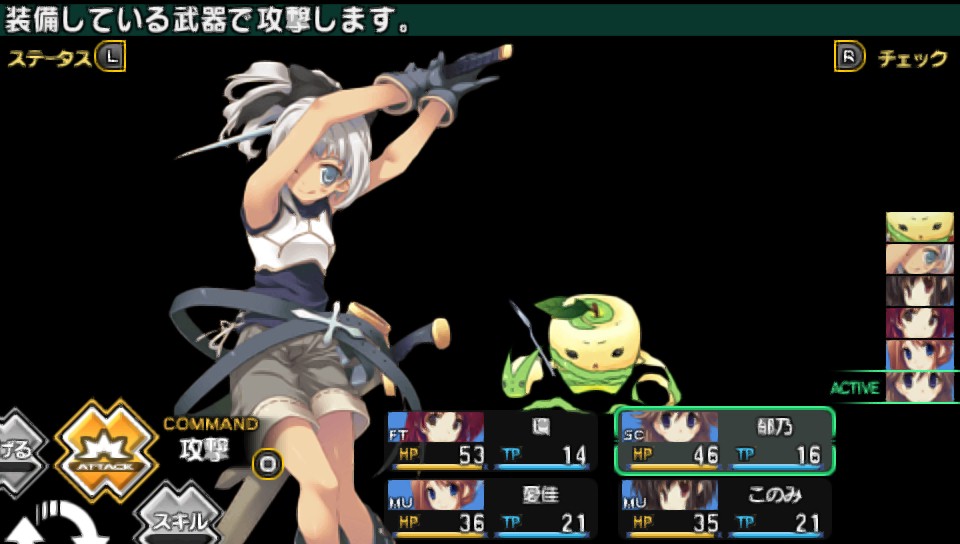
Task: Click the ACTIVE turn-order portrait
Action: [x=919, y=386]
